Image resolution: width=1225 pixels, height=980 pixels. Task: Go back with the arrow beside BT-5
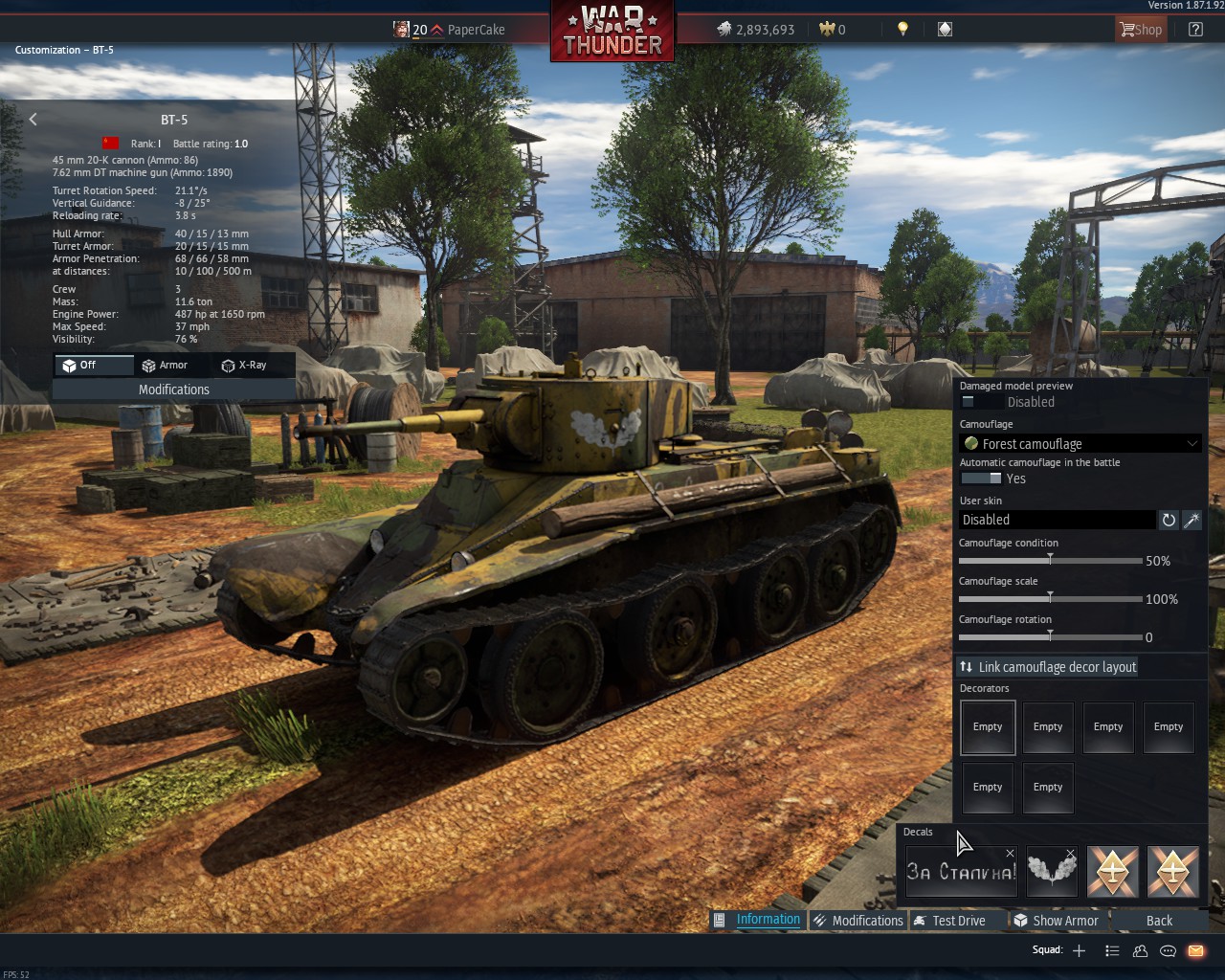33,119
